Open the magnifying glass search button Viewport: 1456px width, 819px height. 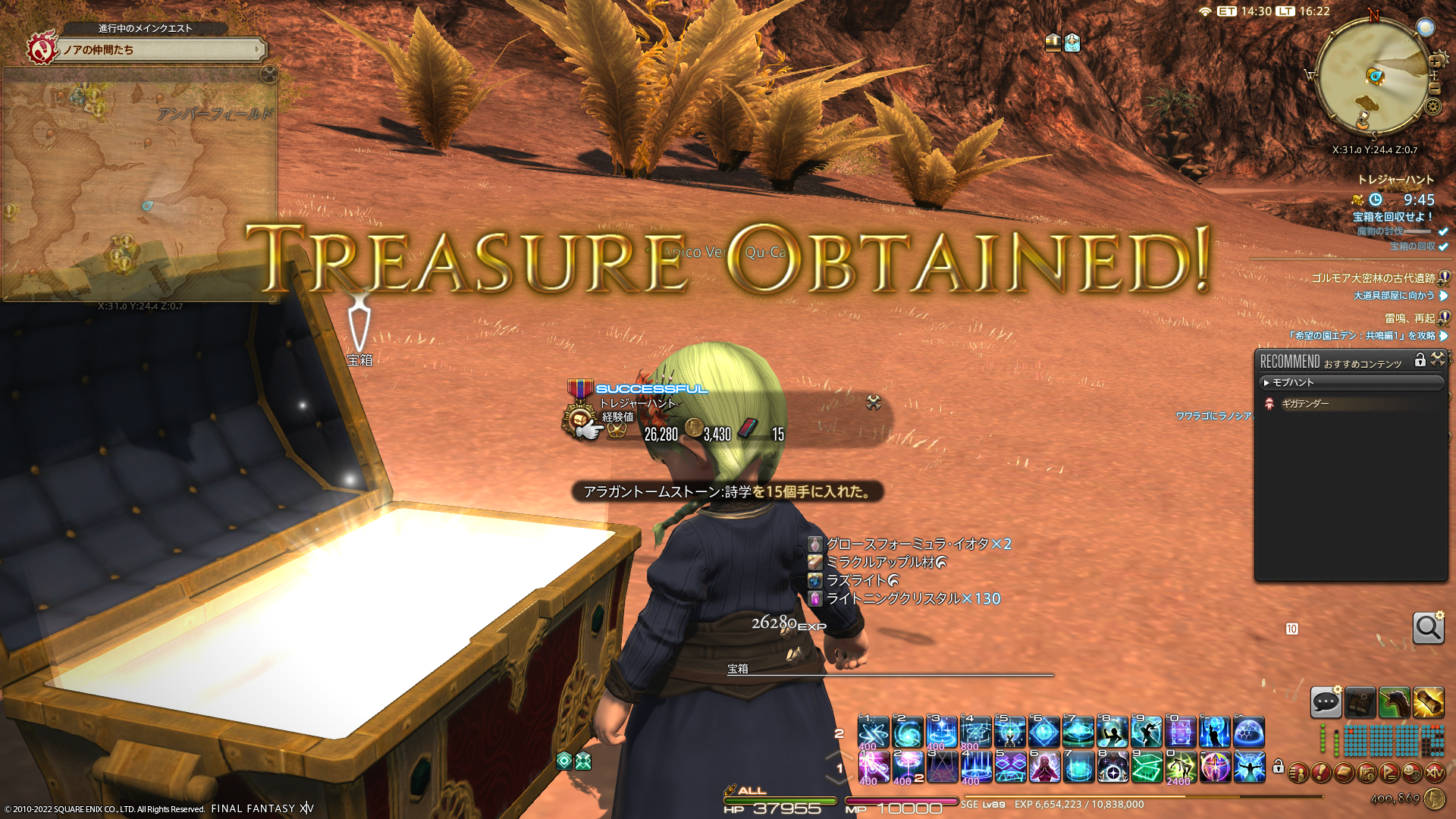1428,628
